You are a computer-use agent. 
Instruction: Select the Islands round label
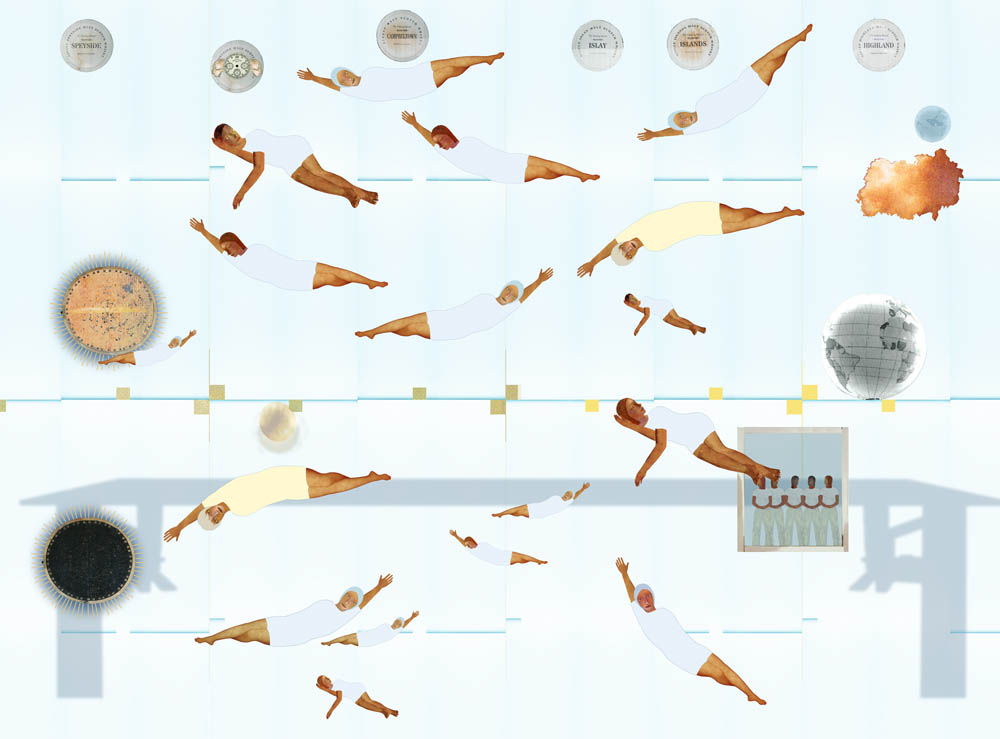(x=692, y=45)
